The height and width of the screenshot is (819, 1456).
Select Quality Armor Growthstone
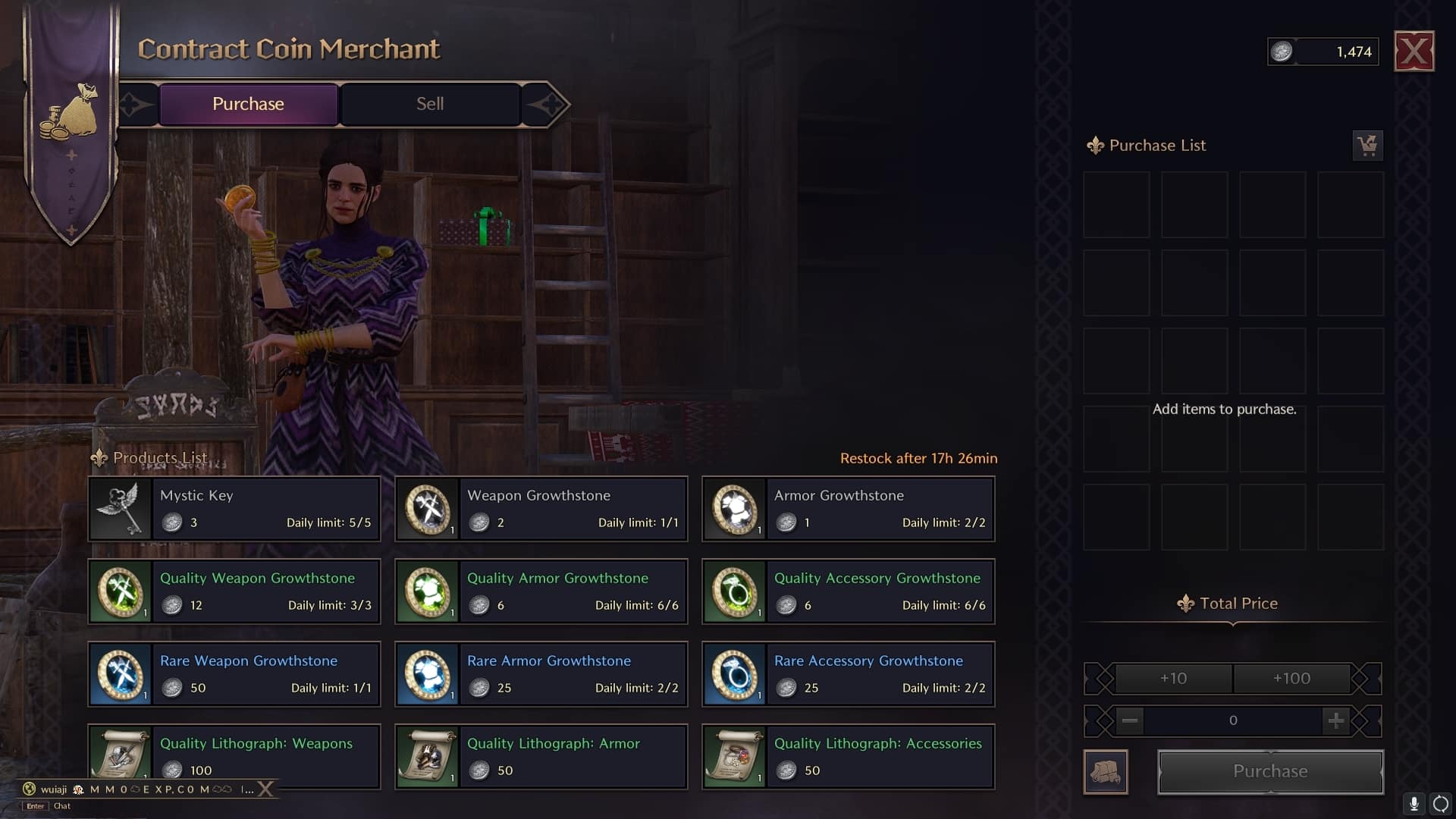[541, 591]
